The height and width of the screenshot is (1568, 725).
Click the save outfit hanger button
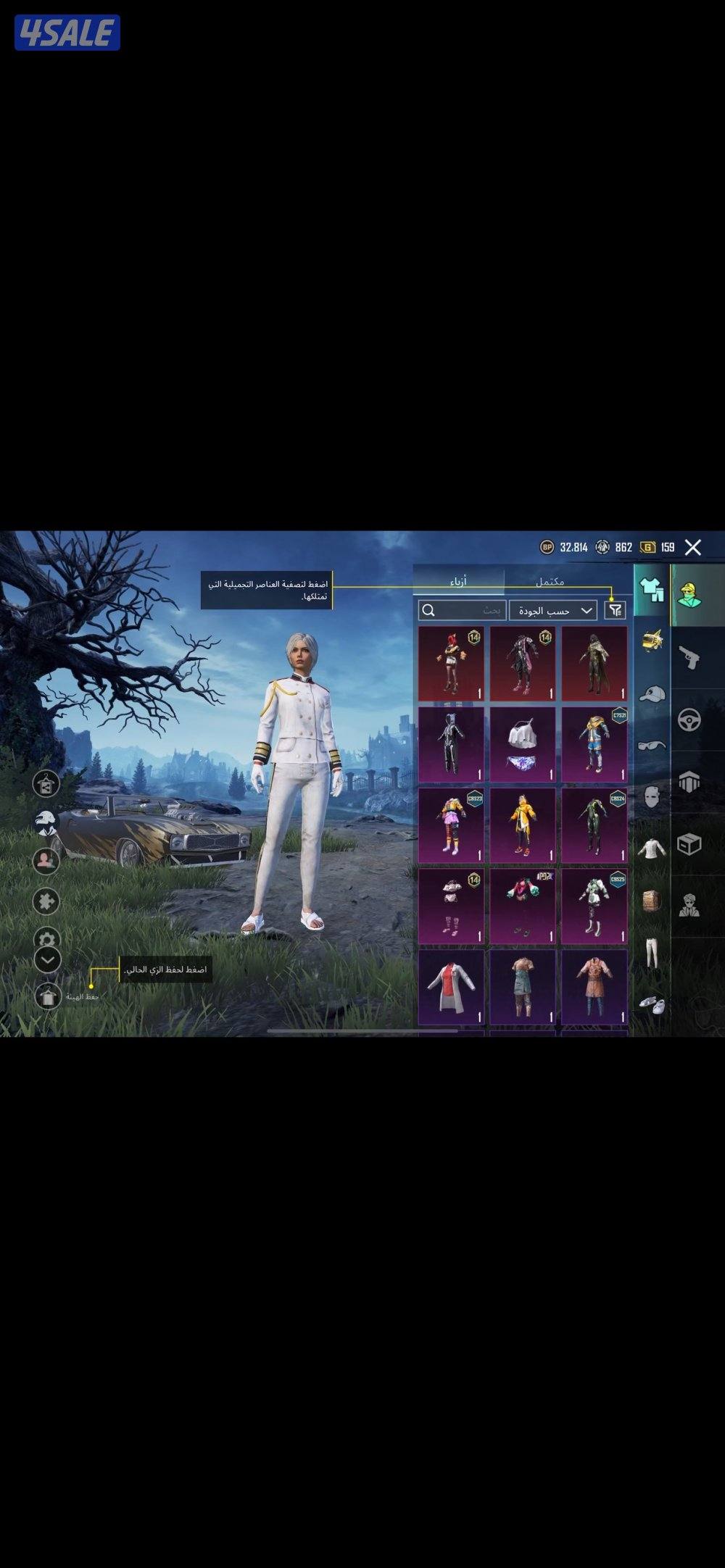[x=48, y=997]
